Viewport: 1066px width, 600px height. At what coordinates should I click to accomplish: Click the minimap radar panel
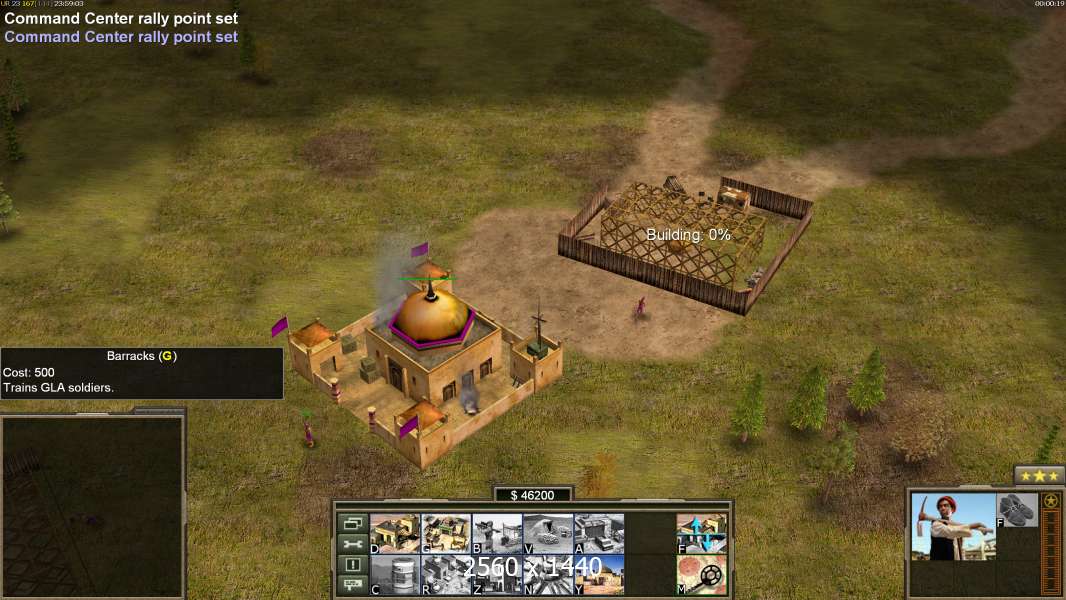click(93, 506)
